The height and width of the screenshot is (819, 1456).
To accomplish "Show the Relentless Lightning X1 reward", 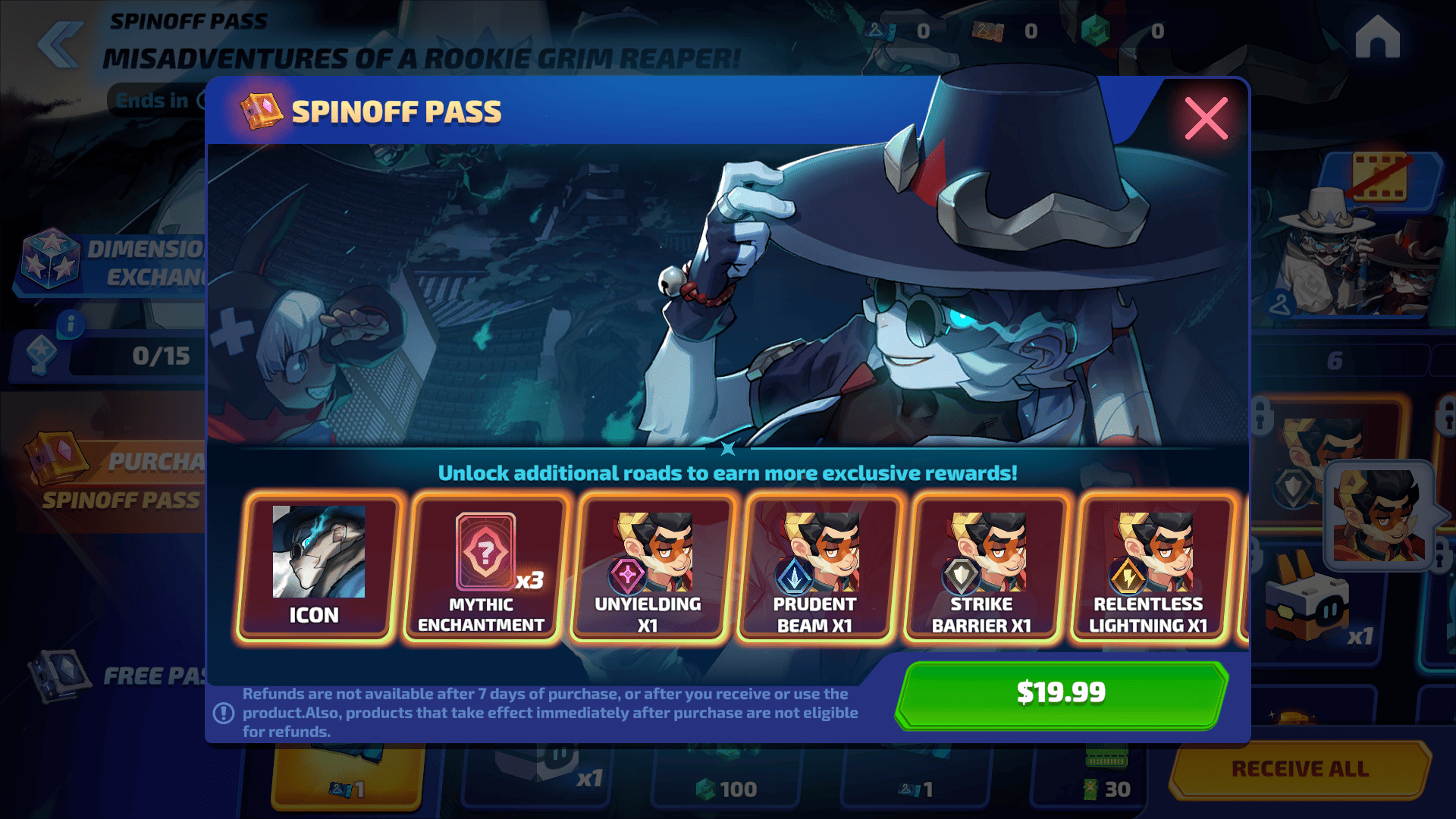I will click(x=1149, y=567).
